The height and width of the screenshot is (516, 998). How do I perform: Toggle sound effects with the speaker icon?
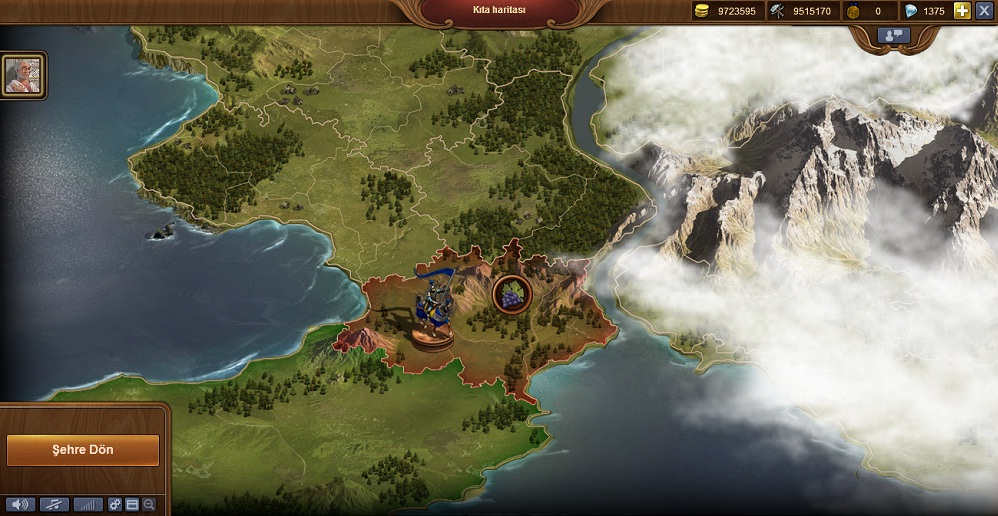pos(20,504)
